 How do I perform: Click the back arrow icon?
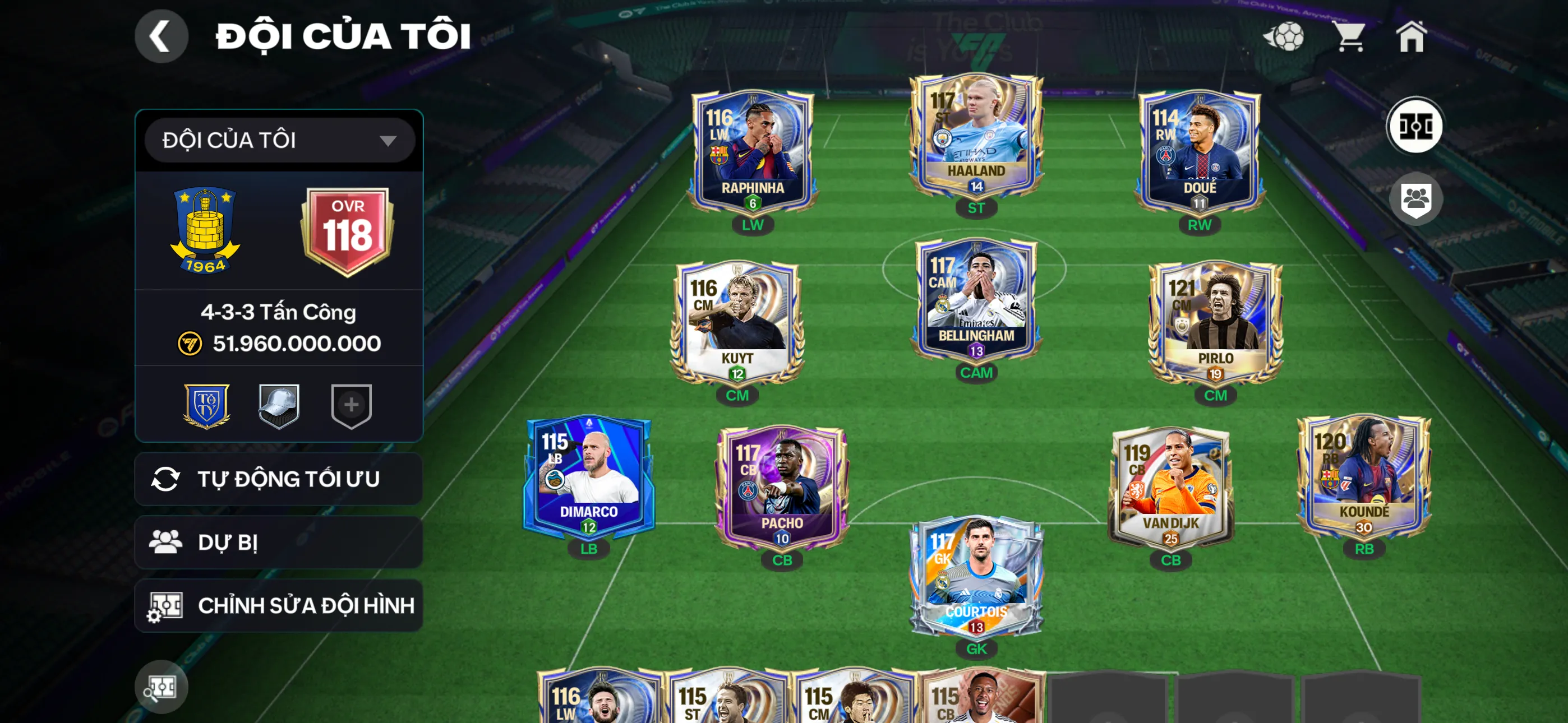pyautogui.click(x=162, y=36)
